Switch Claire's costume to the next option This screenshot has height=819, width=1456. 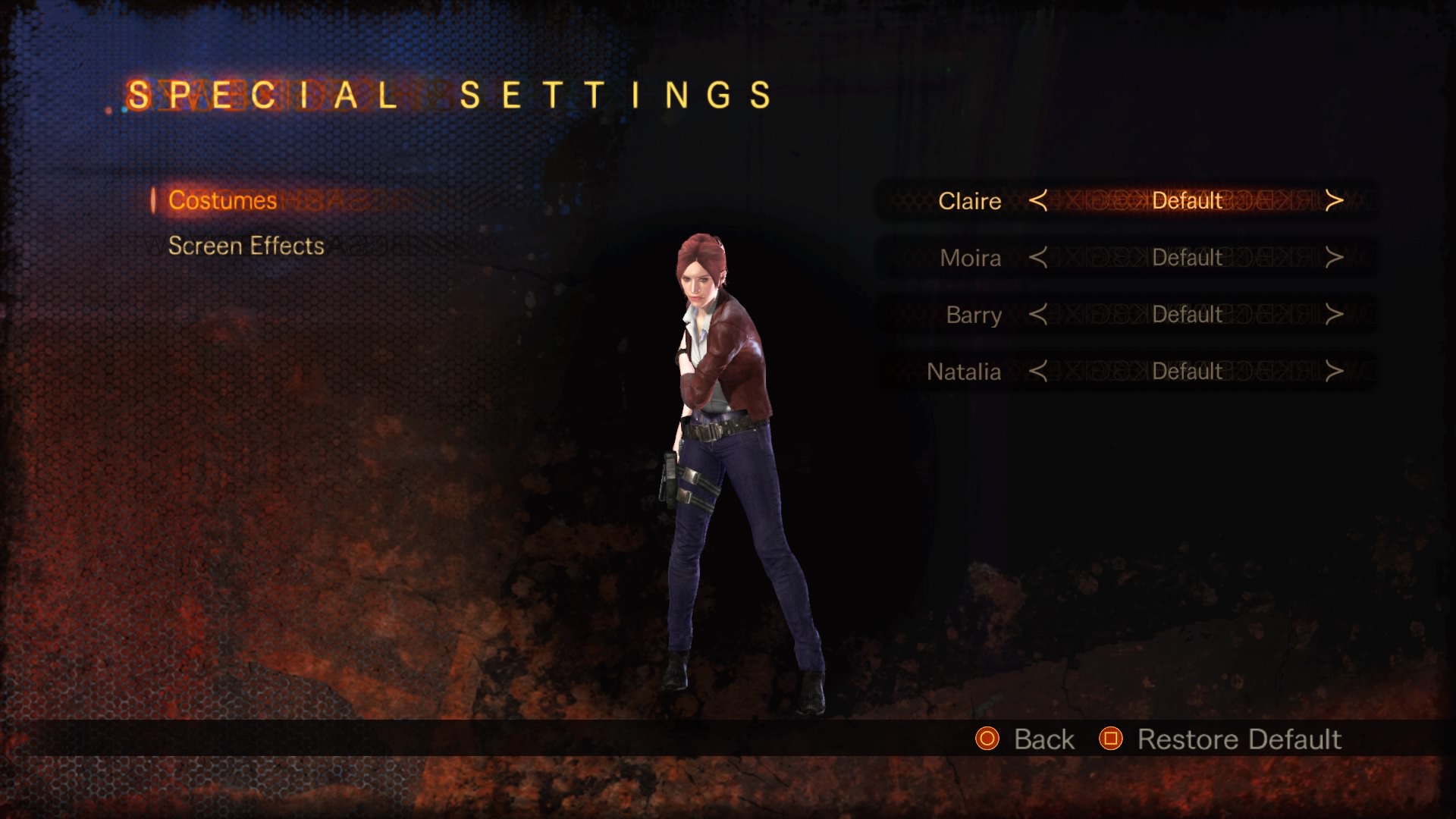click(1334, 201)
